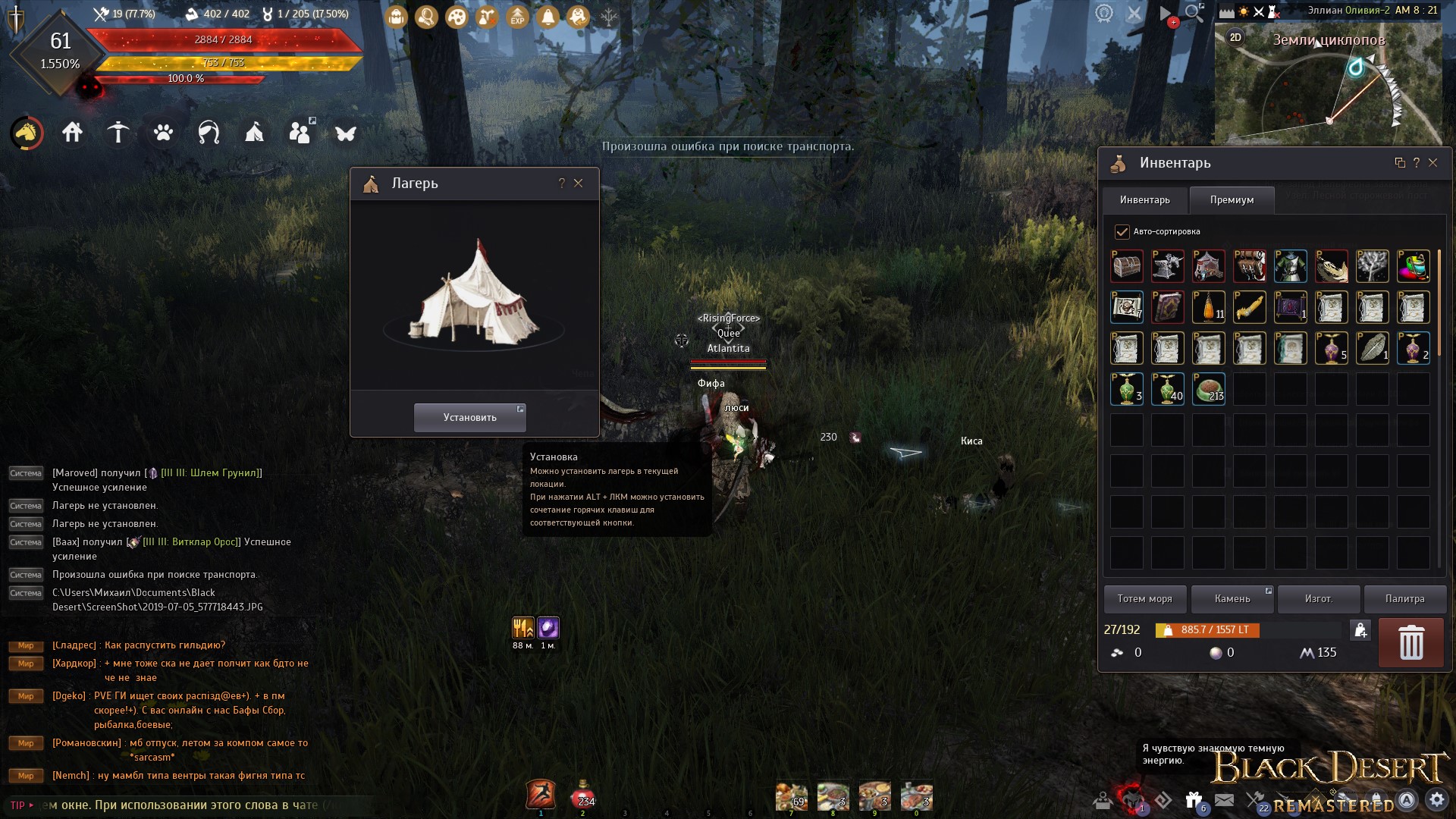Toggle the minimap 2D view button

(1235, 37)
